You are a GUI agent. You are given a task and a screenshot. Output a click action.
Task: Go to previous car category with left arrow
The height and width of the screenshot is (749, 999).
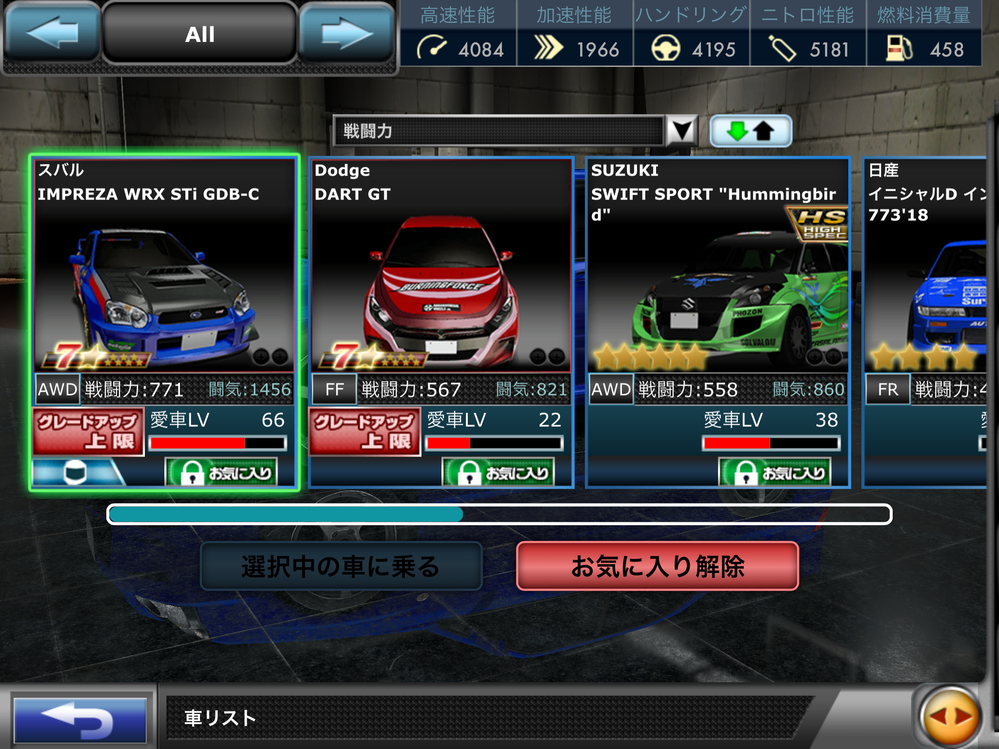[x=51, y=35]
